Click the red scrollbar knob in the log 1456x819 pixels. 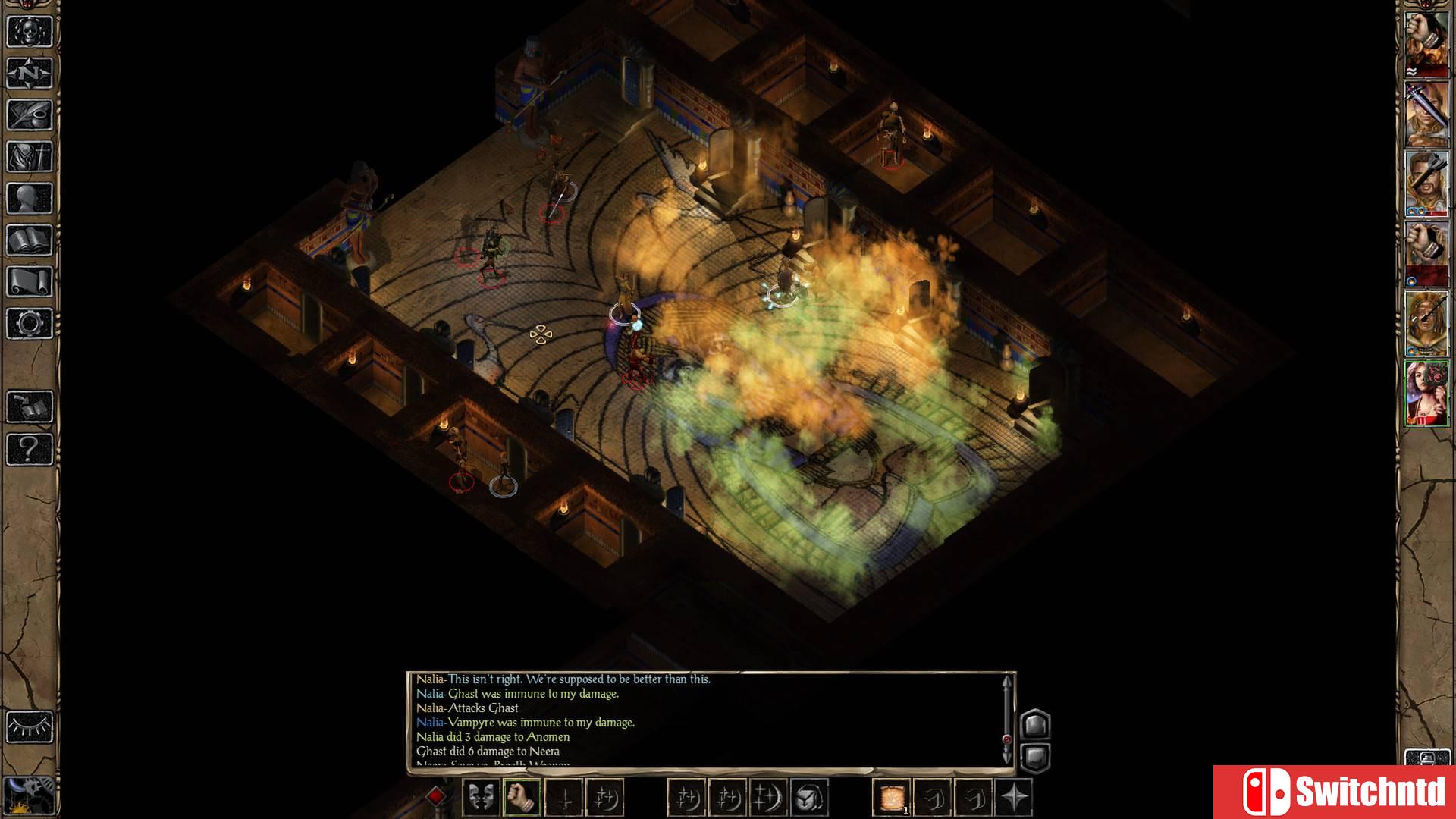pyautogui.click(x=1007, y=739)
